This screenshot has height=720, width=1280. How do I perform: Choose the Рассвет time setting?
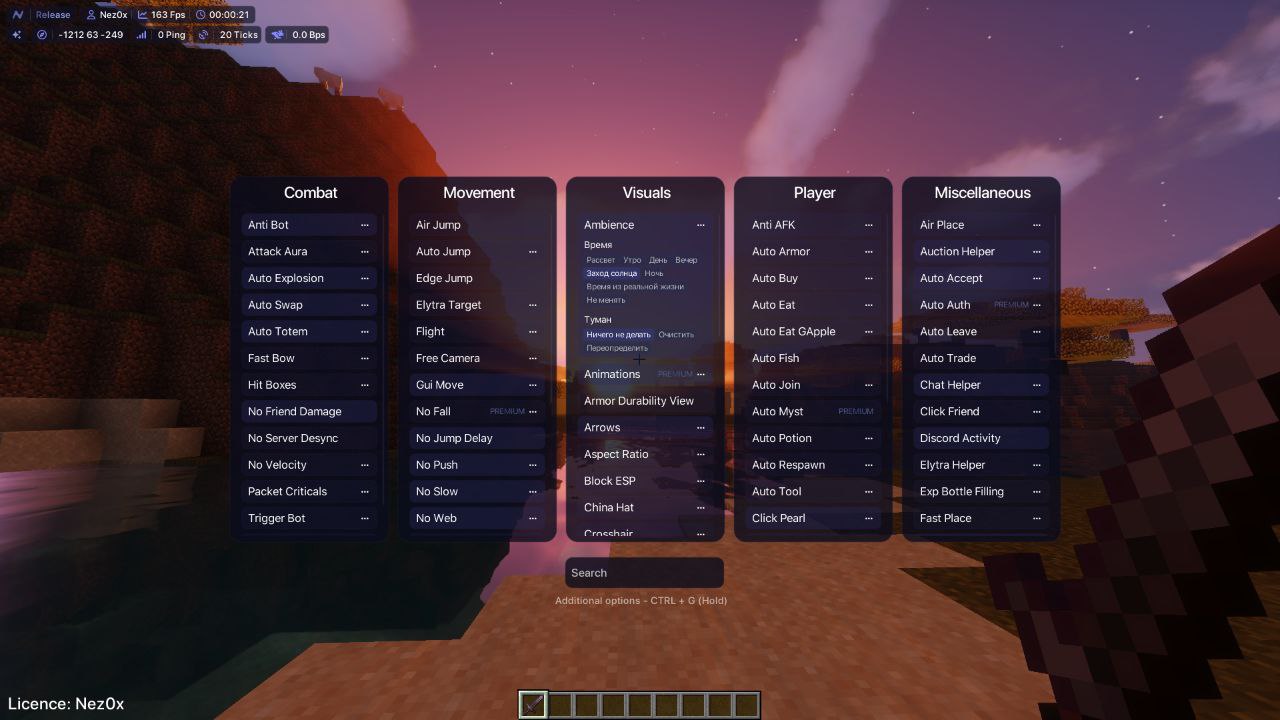[x=600, y=260]
